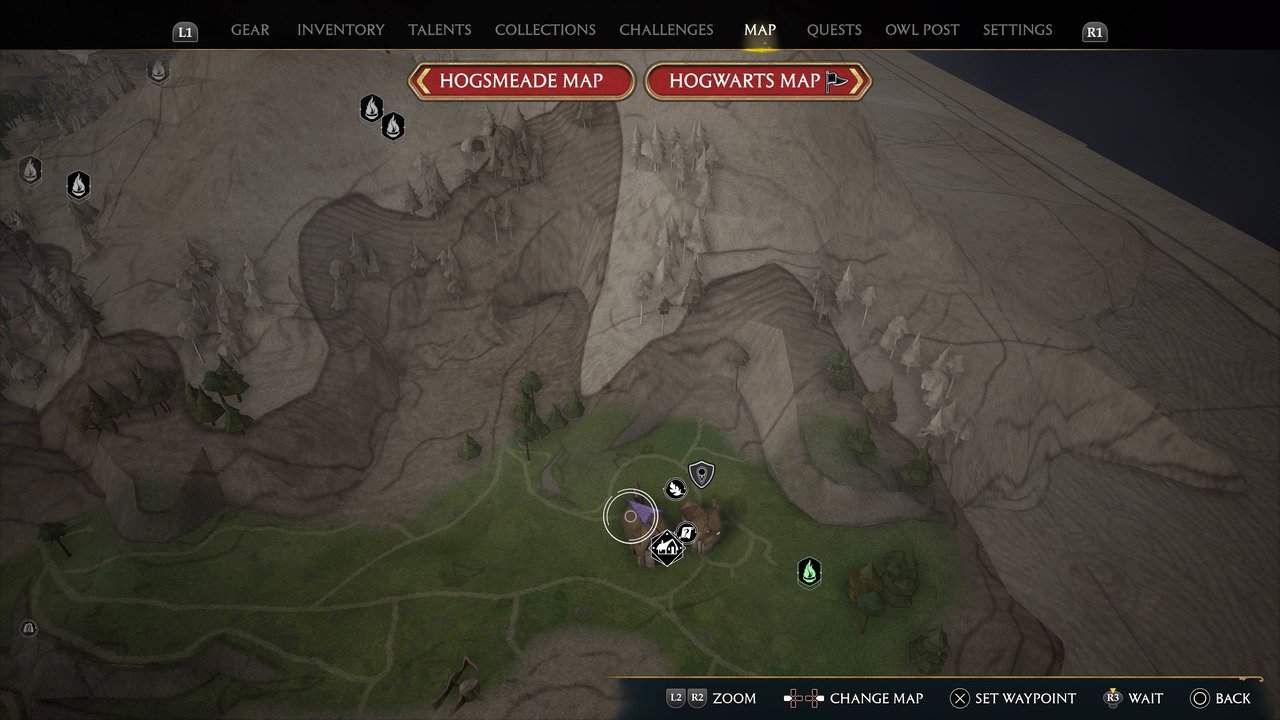
Task: Choose the leaf icon map marker
Action: [x=676, y=488]
